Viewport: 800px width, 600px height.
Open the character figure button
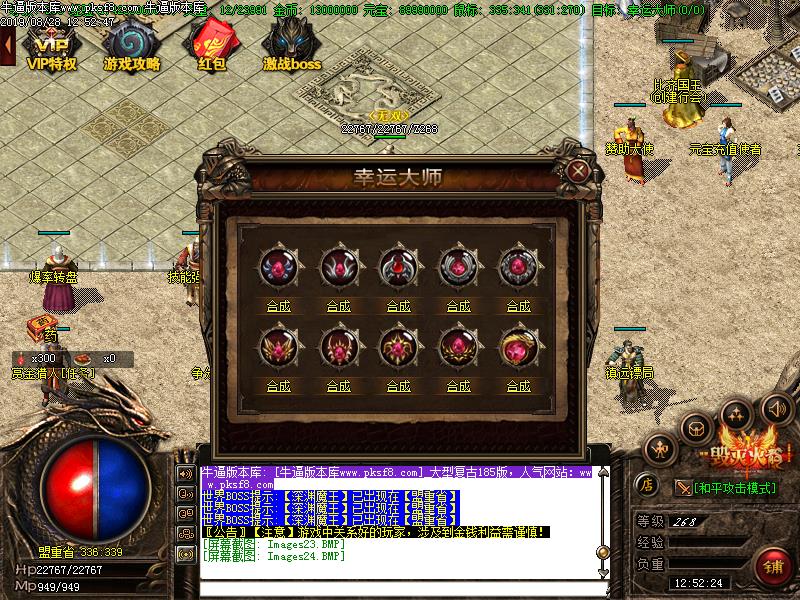point(661,451)
